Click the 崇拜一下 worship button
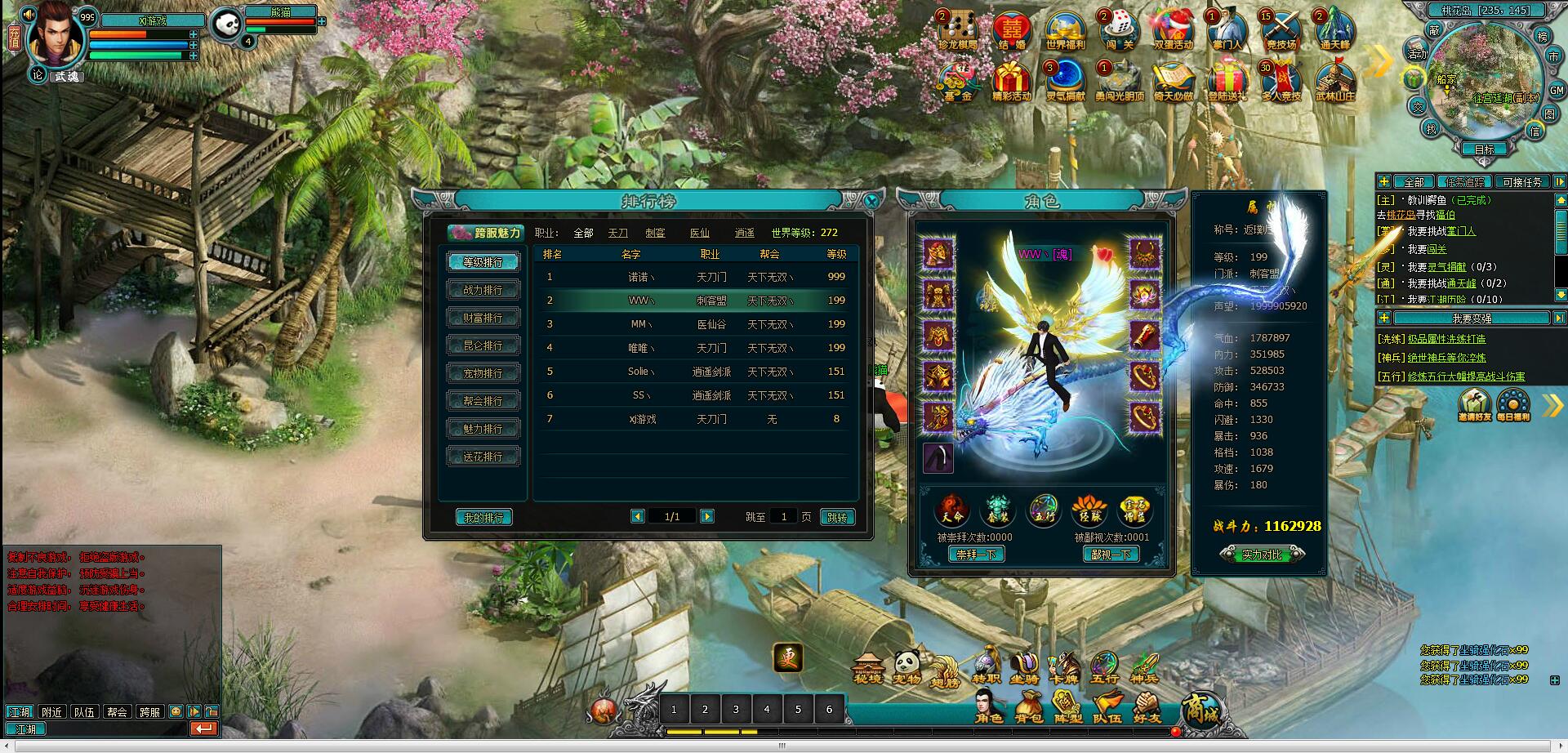Viewport: 1568px width, 753px height. pyautogui.click(x=977, y=555)
